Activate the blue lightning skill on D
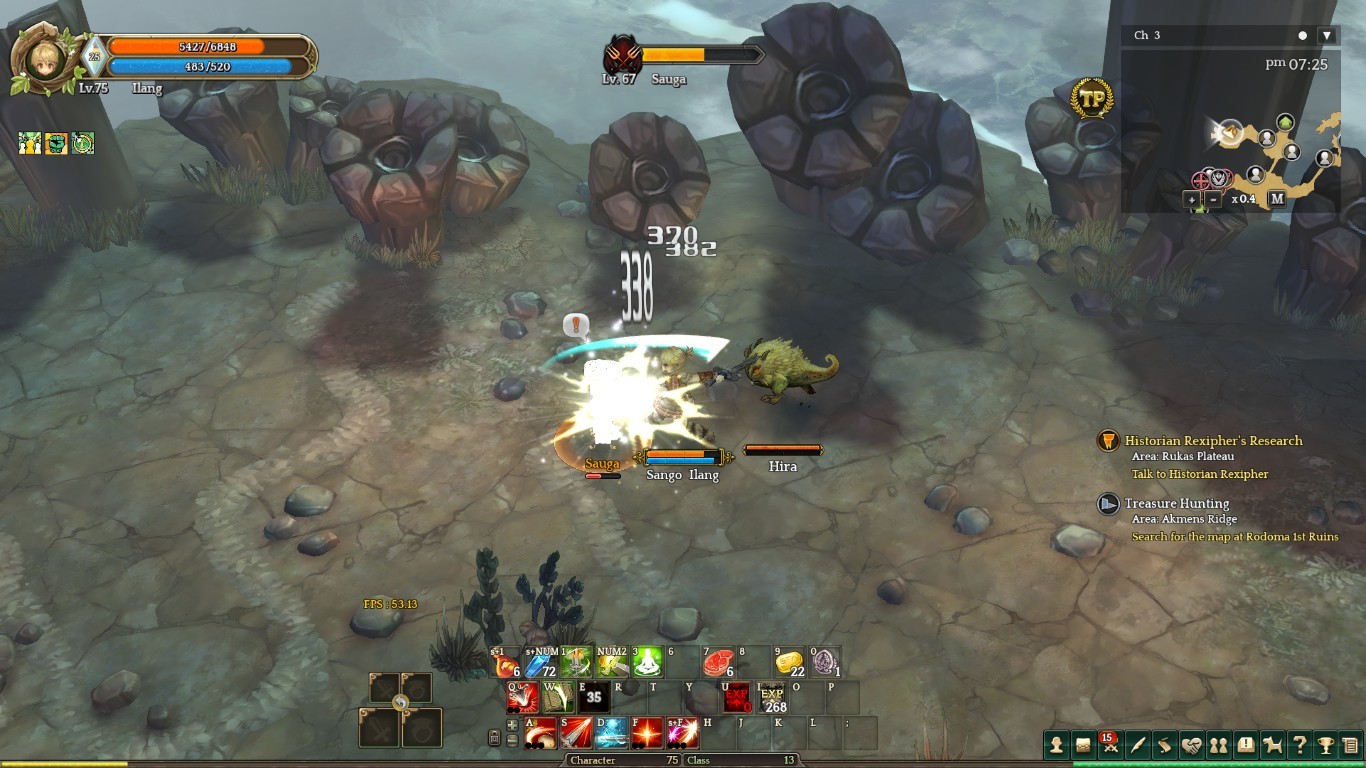Screen dimensions: 1366x768 pyautogui.click(x=611, y=733)
